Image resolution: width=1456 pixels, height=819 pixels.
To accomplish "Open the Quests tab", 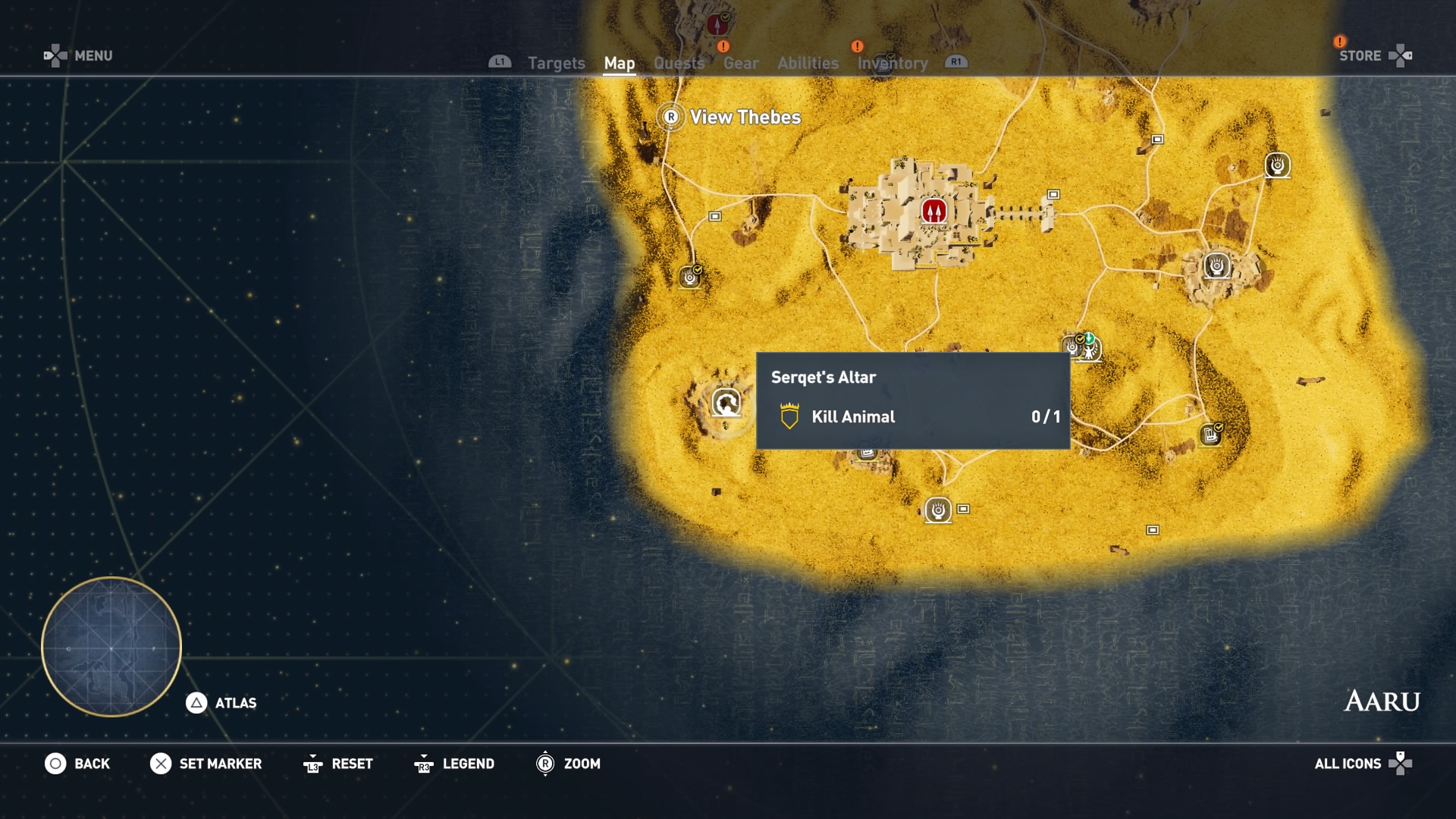I will (x=679, y=64).
